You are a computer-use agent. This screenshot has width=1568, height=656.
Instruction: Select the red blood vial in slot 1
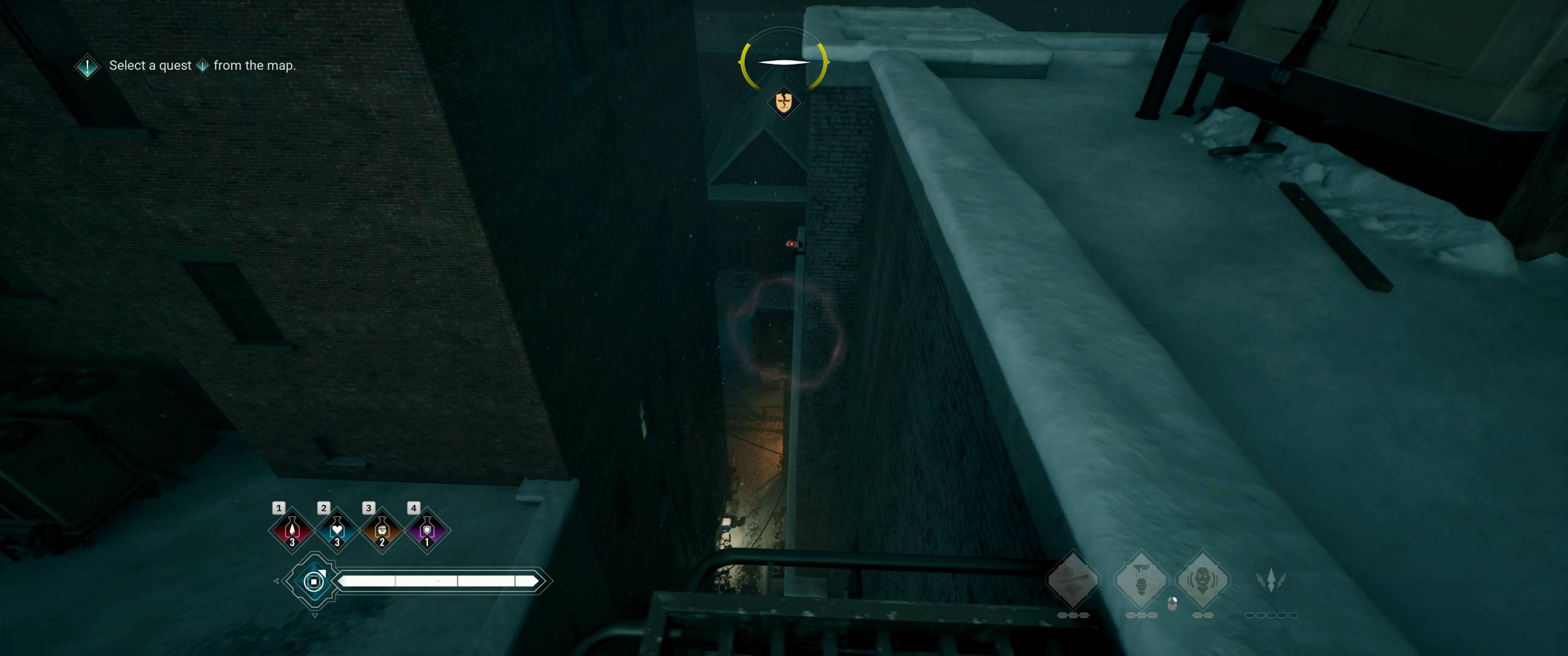coord(293,531)
